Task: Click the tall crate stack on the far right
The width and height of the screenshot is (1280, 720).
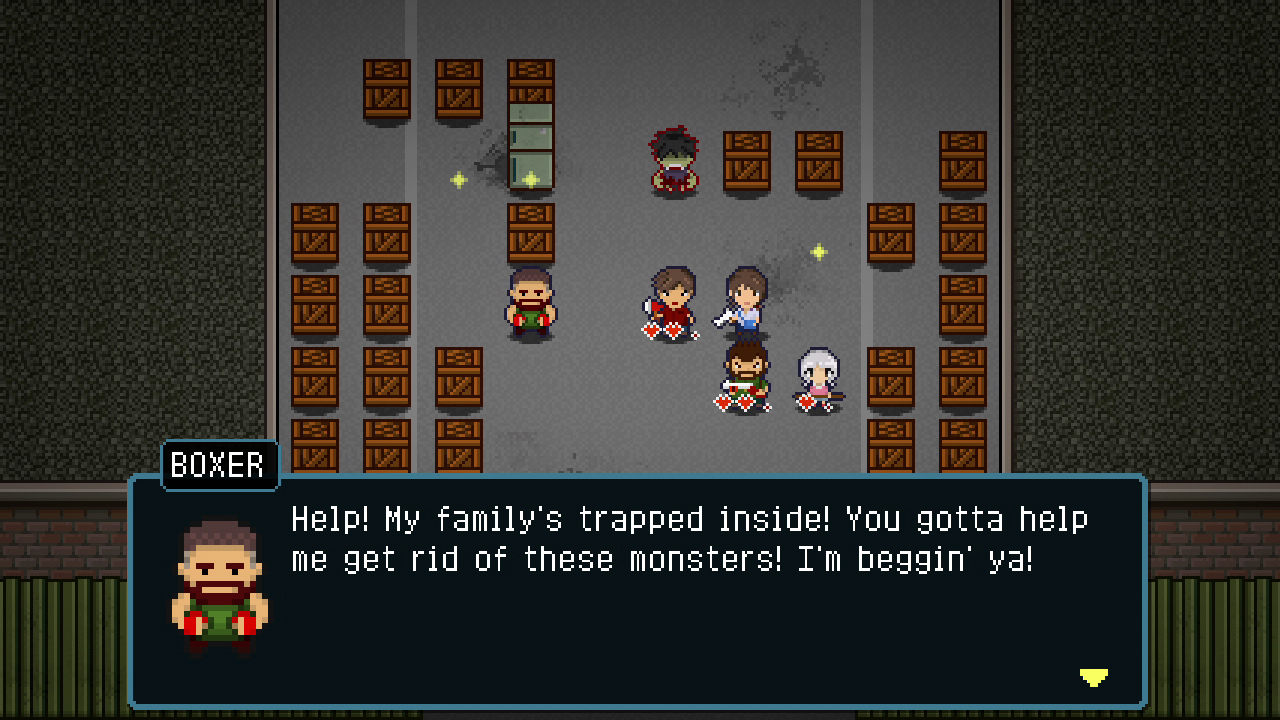Action: (x=962, y=300)
